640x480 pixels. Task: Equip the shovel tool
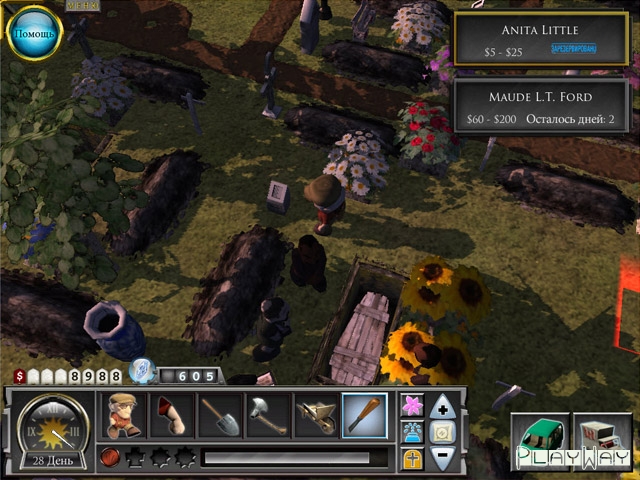click(x=220, y=415)
